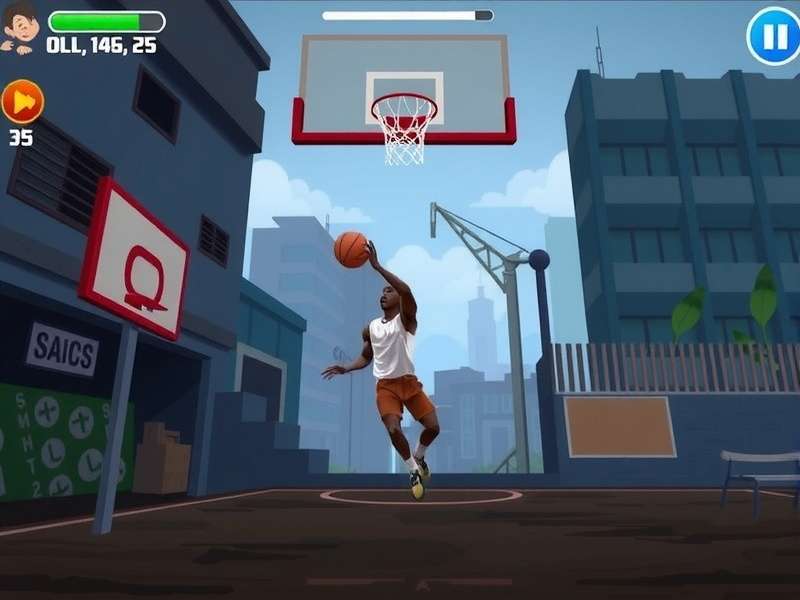Open the player avatar portrait
The image size is (800, 600).
tap(19, 28)
